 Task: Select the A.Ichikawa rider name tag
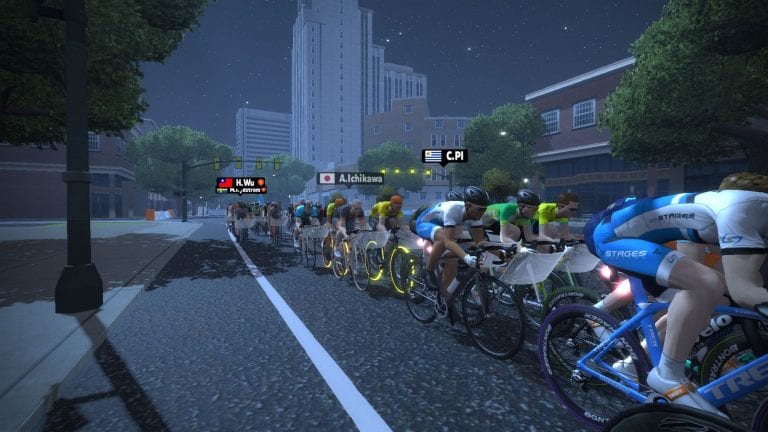[x=350, y=178]
